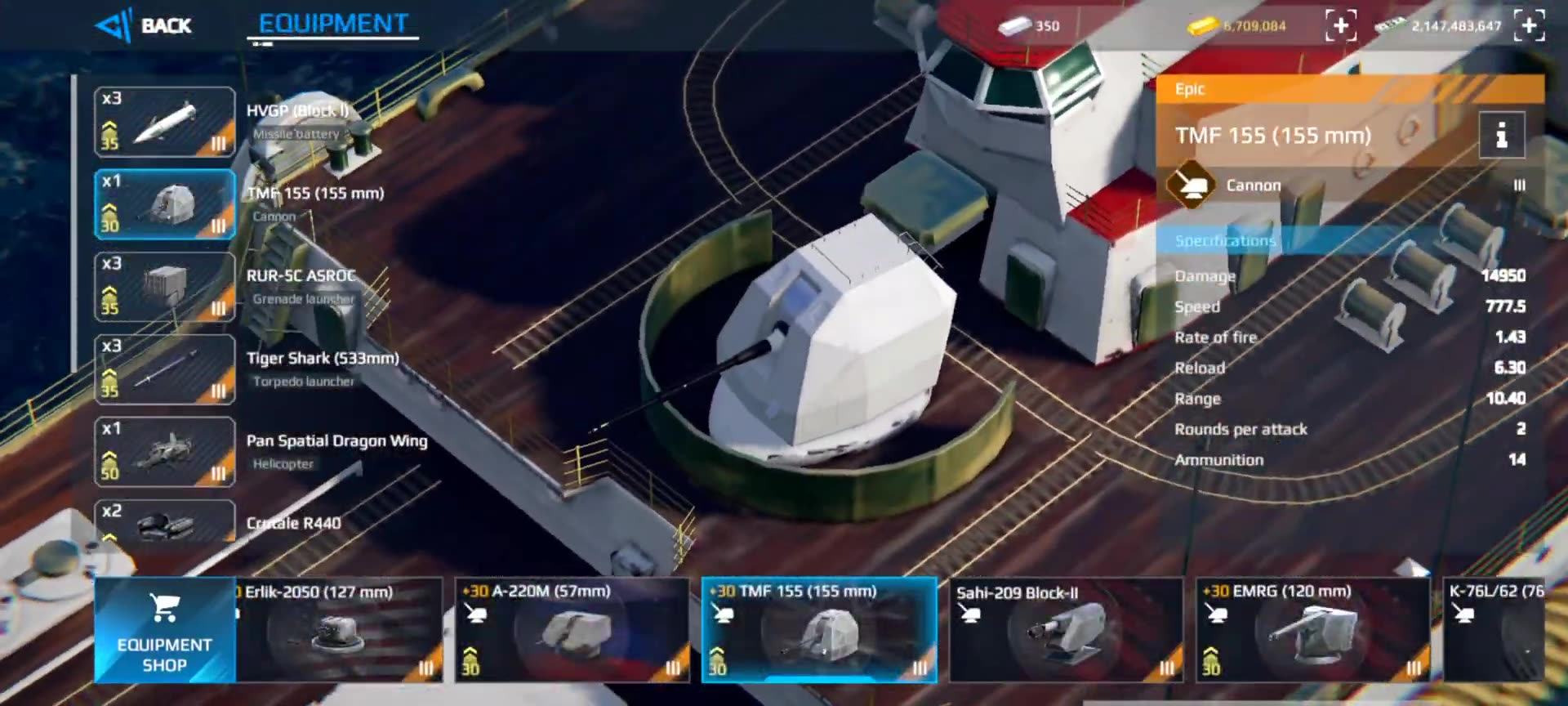Select the TMF 155 cannon equipment slot
Image resolution: width=1568 pixels, height=706 pixels.
(165, 204)
